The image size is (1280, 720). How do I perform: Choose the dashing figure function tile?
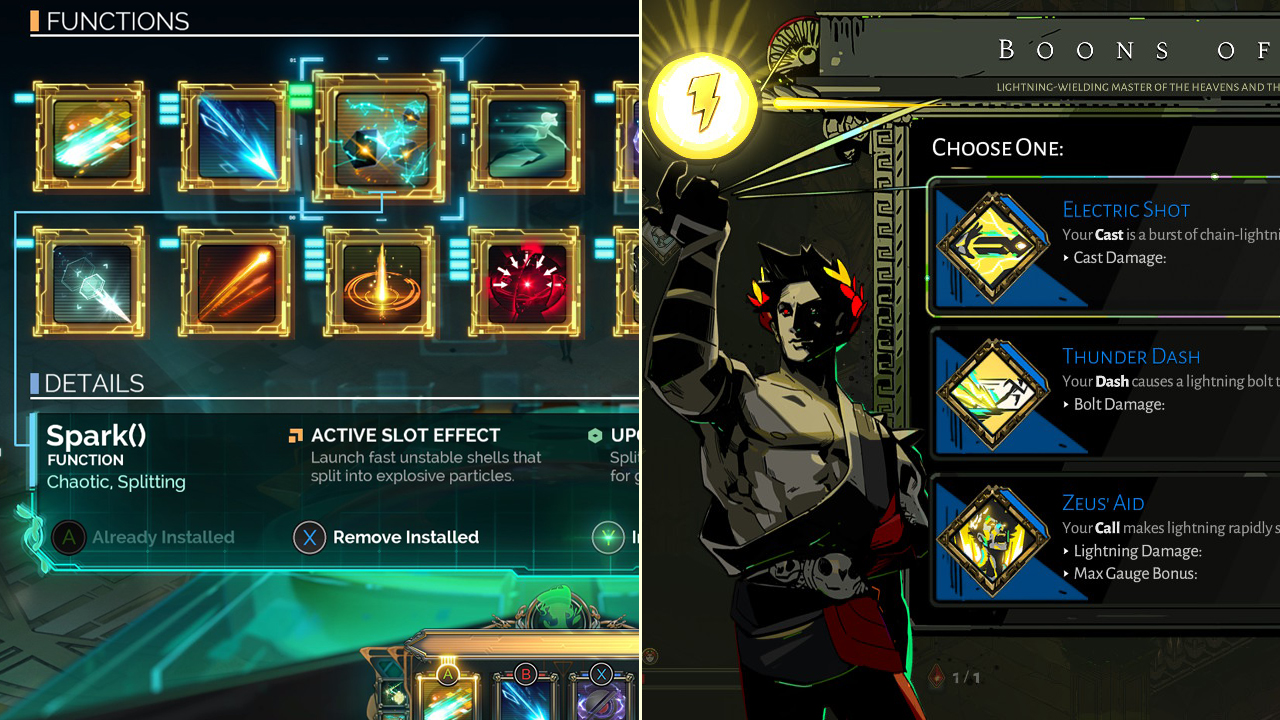coord(523,137)
